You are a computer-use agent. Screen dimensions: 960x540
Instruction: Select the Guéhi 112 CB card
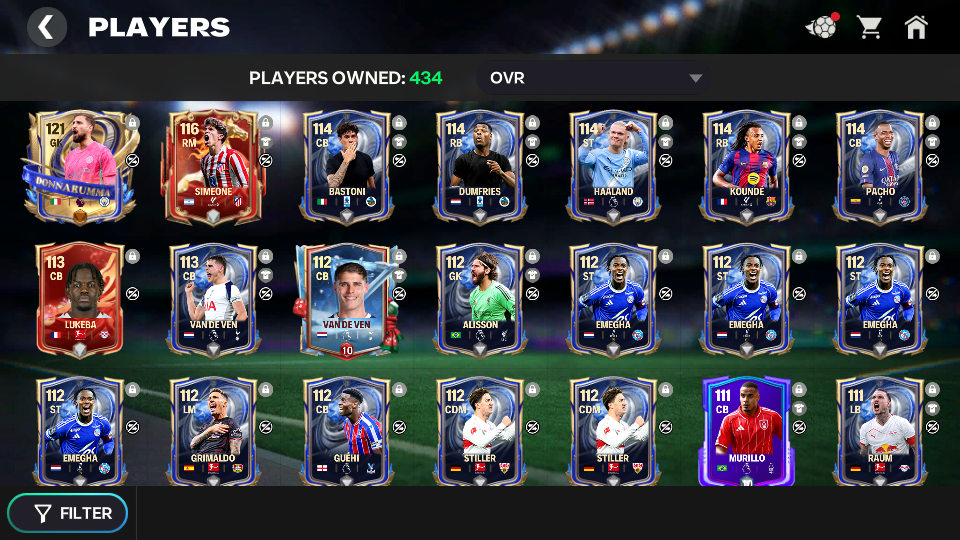point(346,431)
